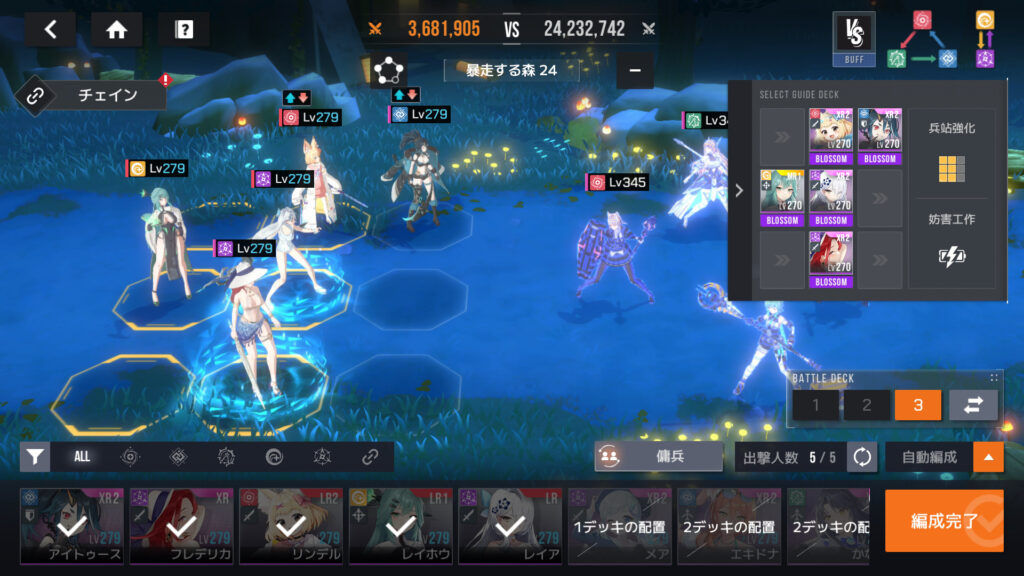
Task: Collapse the stage info with minus button
Action: [x=634, y=71]
